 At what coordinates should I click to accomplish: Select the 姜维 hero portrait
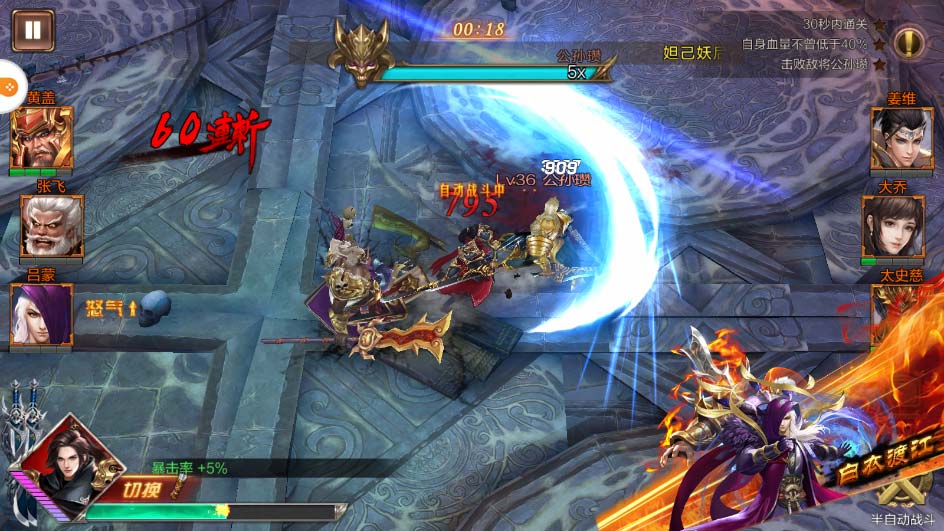coord(901,138)
